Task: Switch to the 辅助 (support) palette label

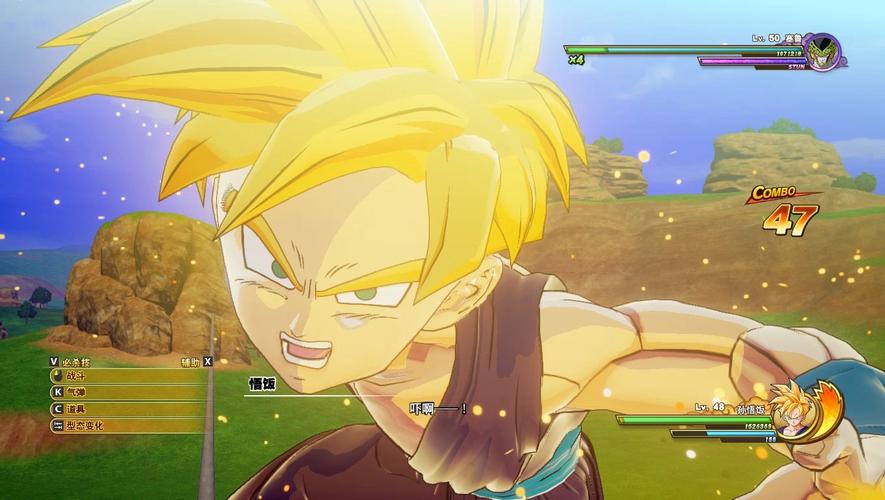Action: 190,361
